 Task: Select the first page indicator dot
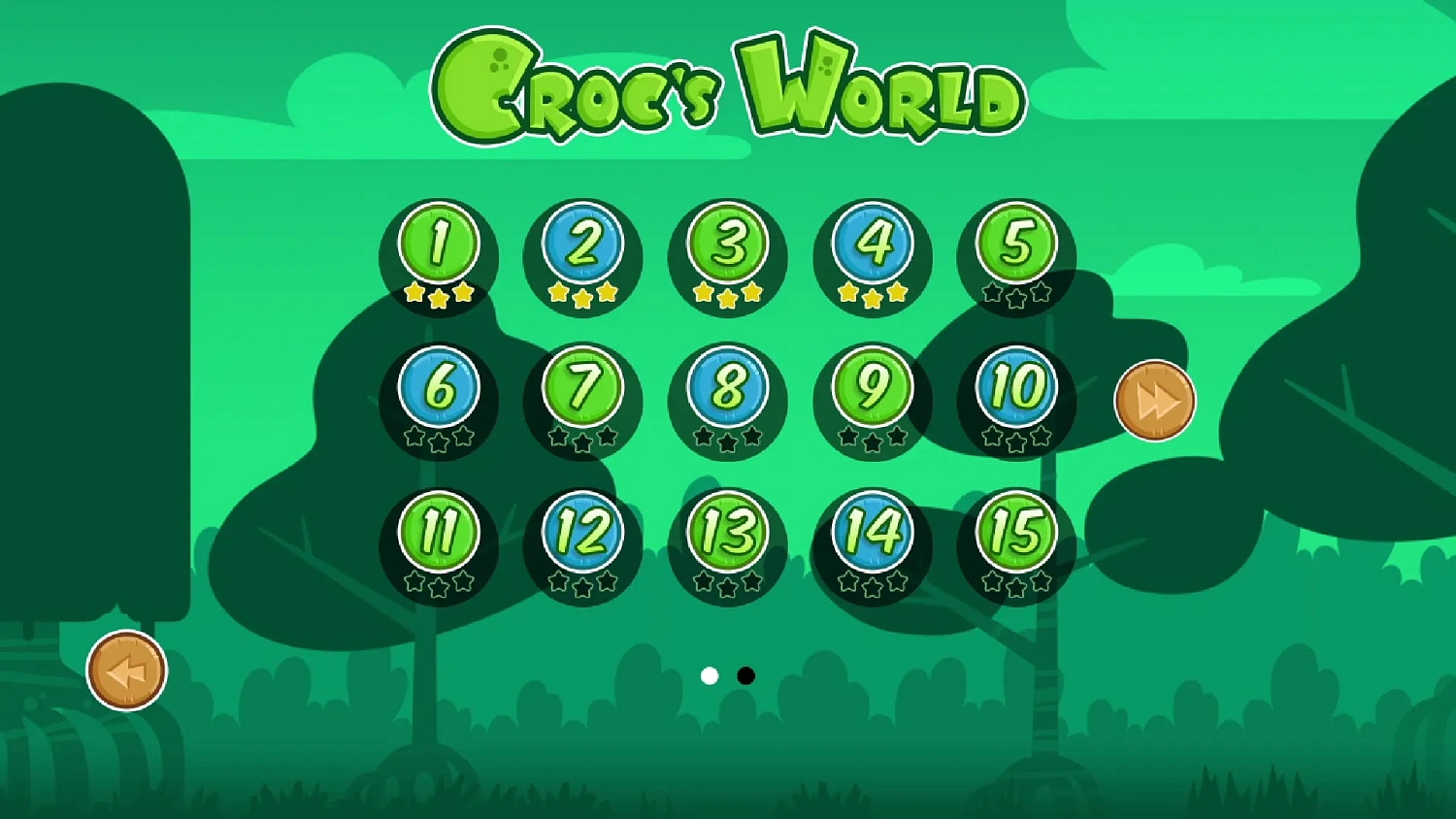pos(711,675)
